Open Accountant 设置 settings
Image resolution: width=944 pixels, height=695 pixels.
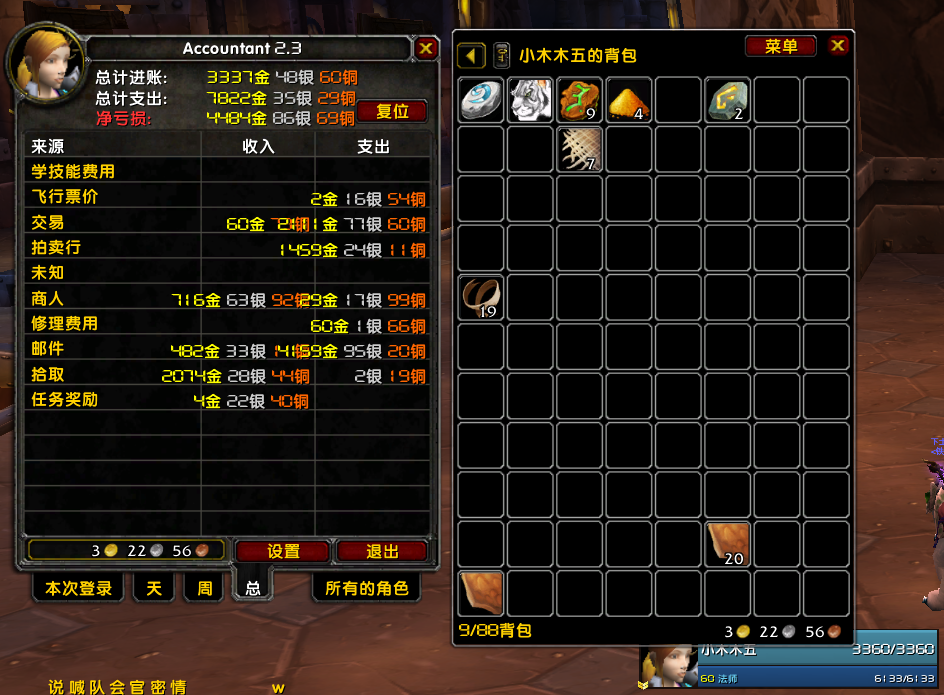pyautogui.click(x=283, y=551)
